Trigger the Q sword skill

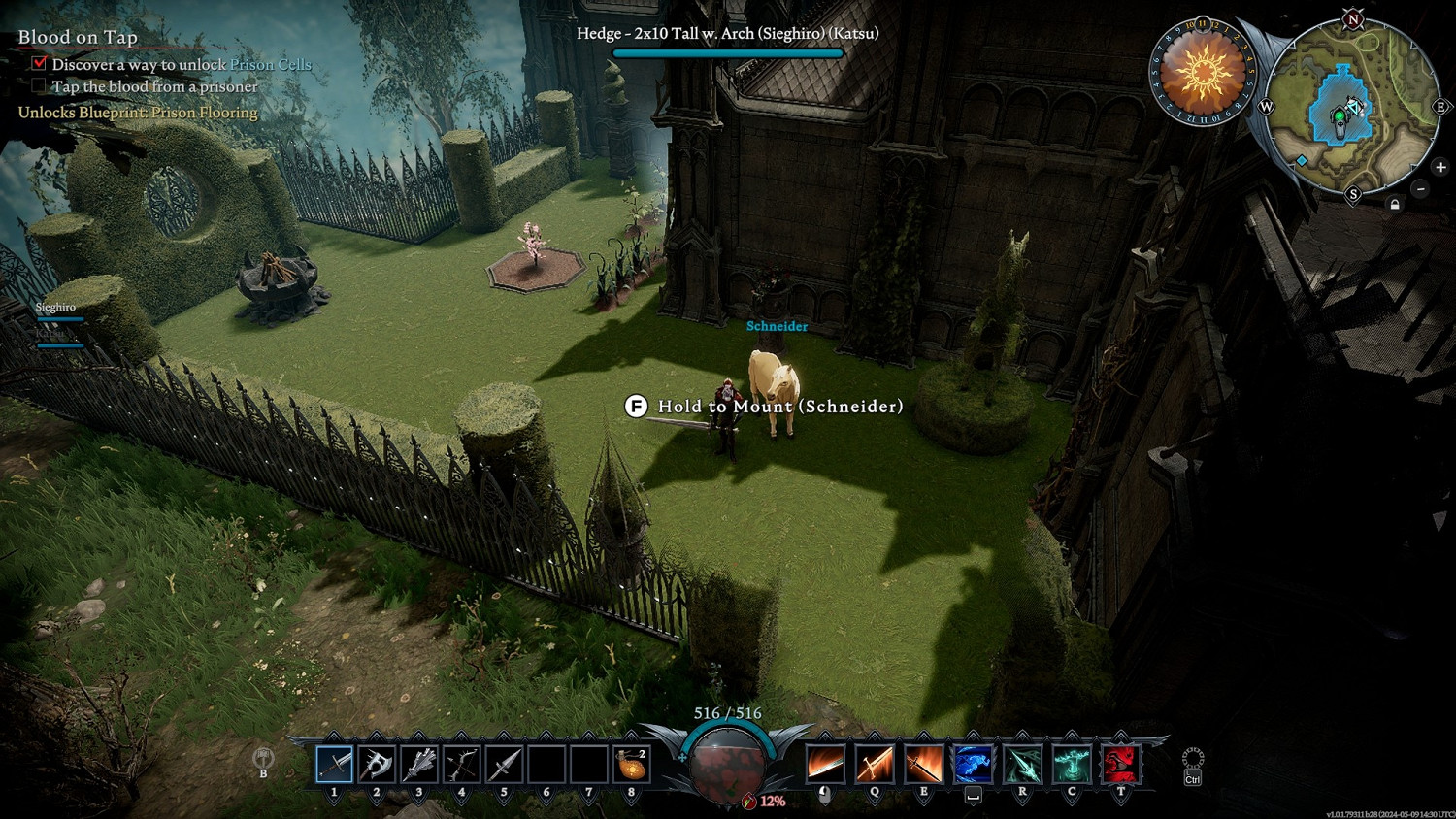coord(875,765)
